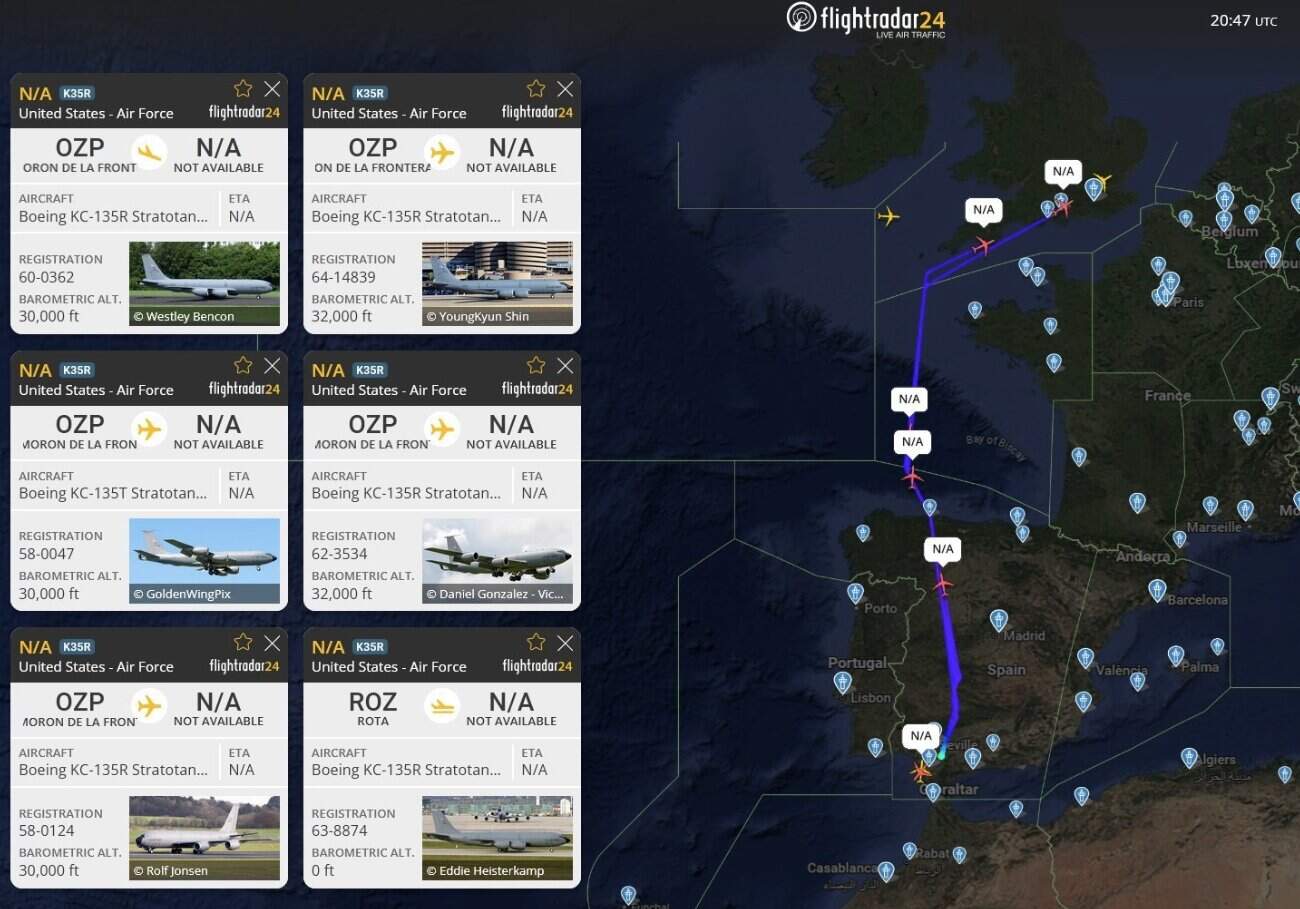Click the pin marker near Lisbon
This screenshot has width=1300, height=909.
(x=843, y=682)
